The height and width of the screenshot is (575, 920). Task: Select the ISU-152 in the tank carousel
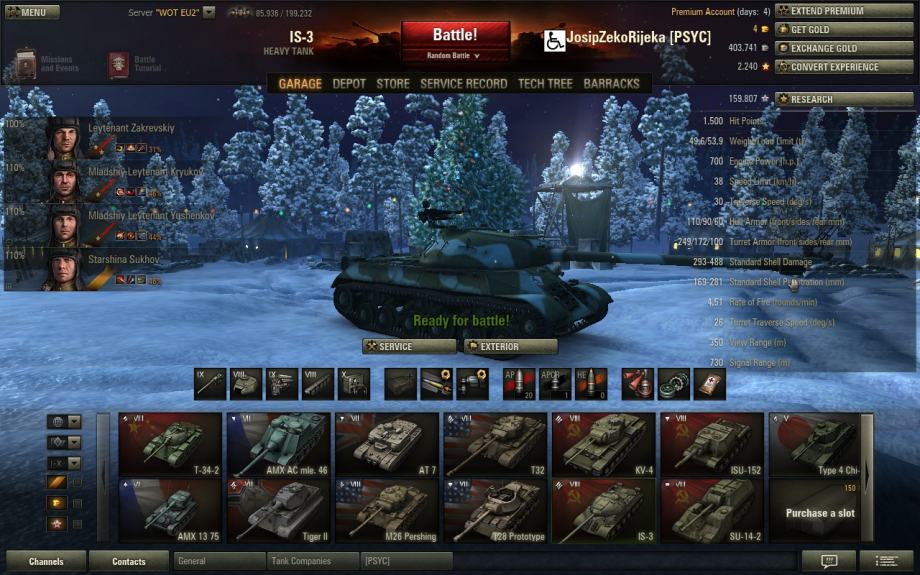pyautogui.click(x=712, y=443)
